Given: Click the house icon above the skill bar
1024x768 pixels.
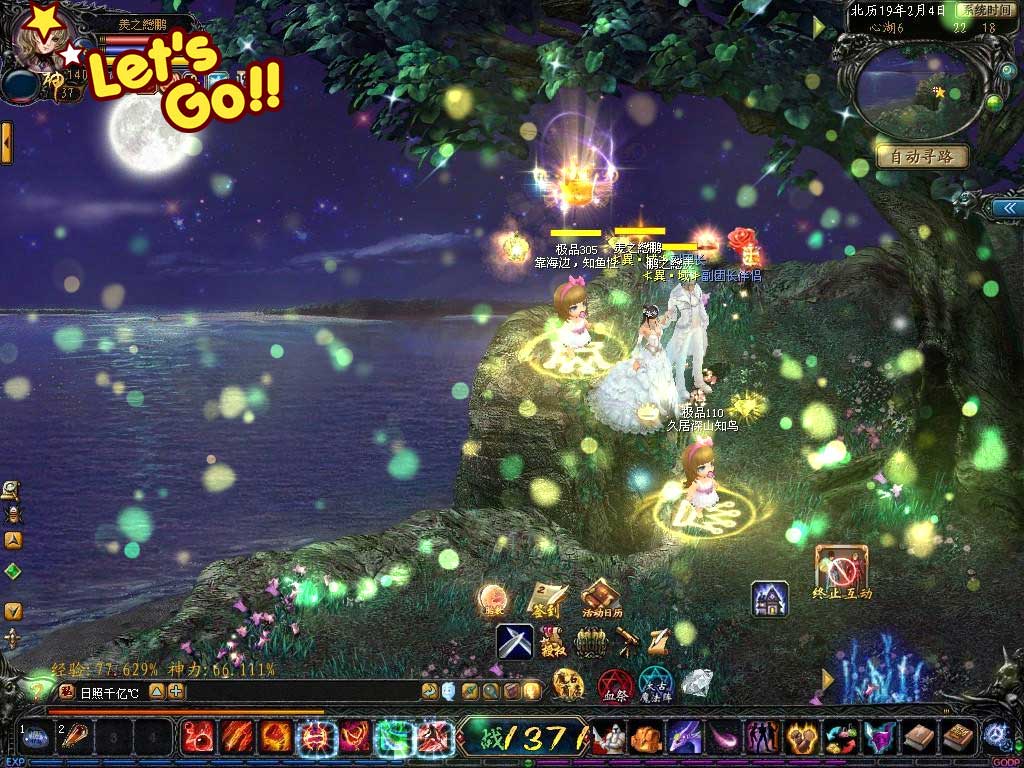Looking at the screenshot, I should pos(770,599).
